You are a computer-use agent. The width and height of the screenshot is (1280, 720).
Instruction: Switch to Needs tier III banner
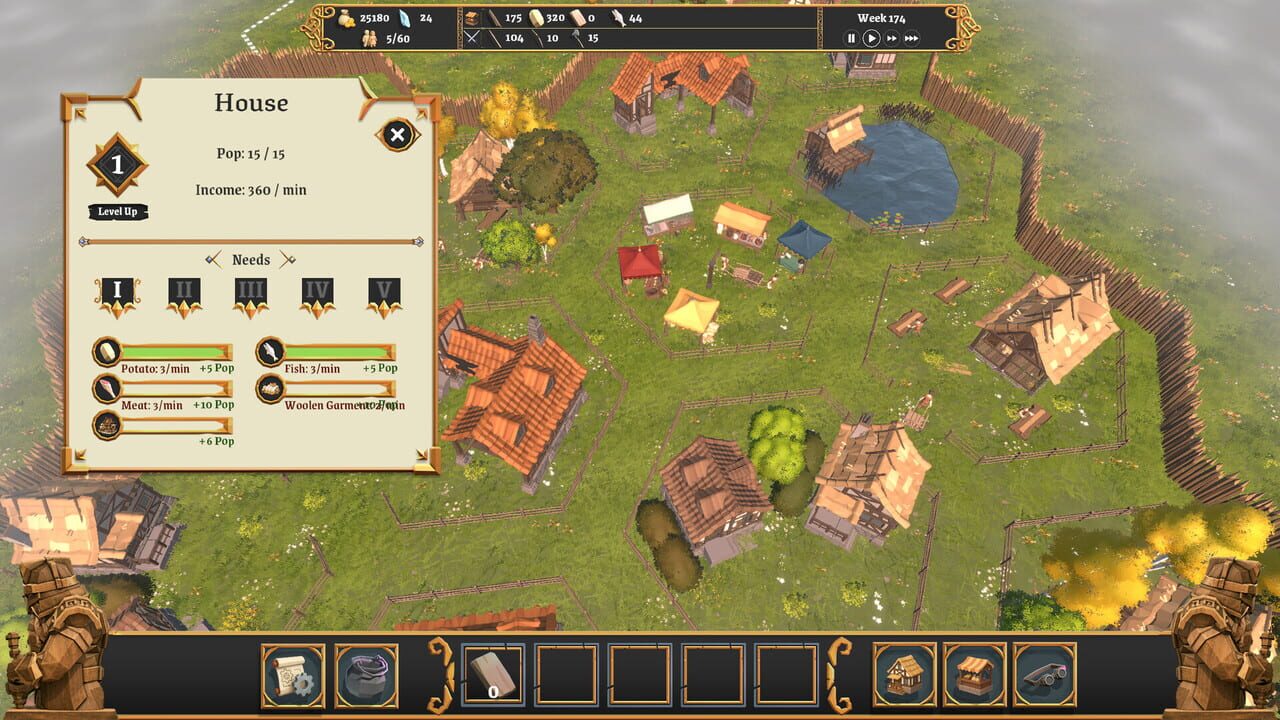pyautogui.click(x=249, y=292)
